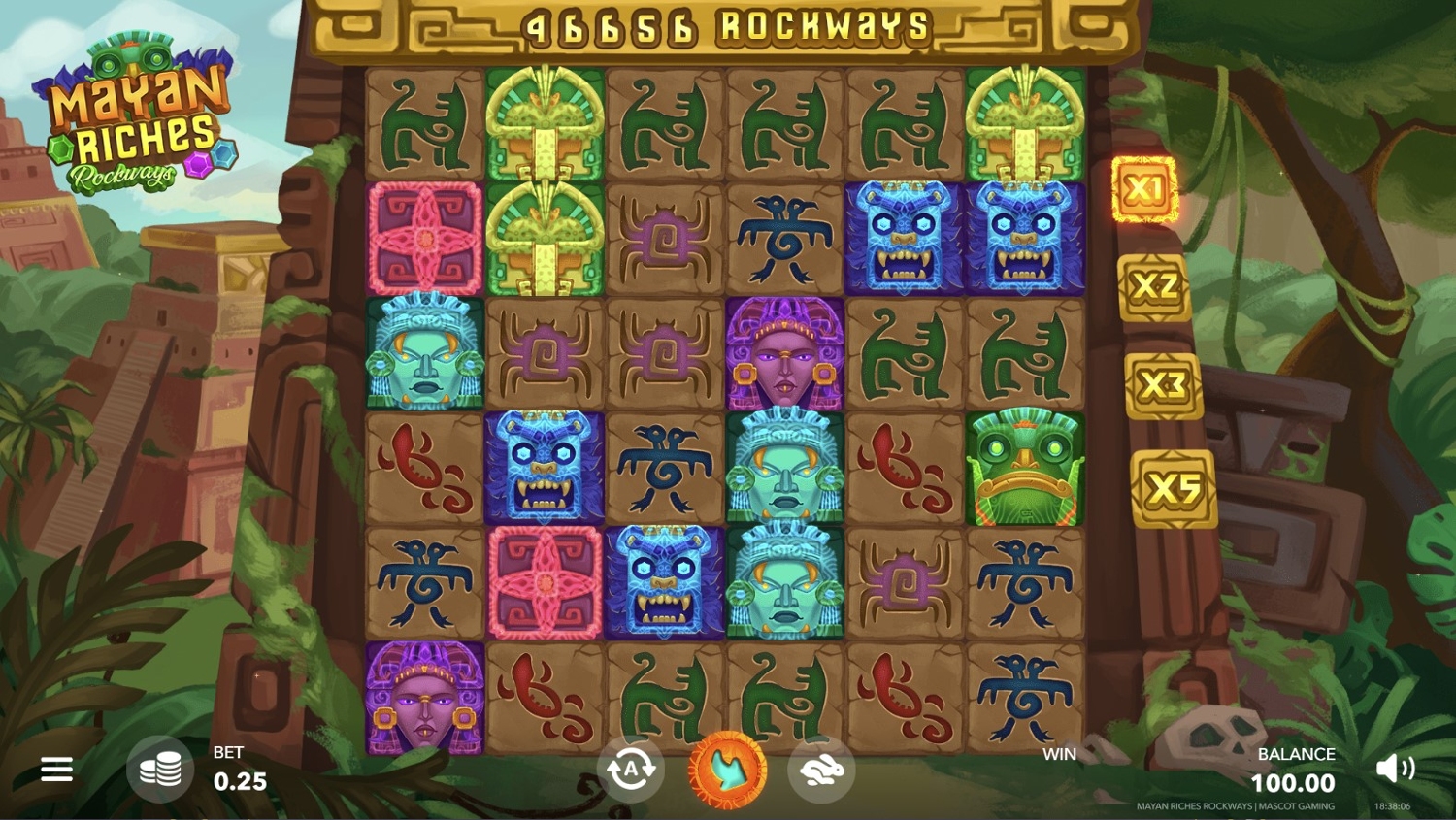Screen dimensions: 1456x820
Task: Open the hamburger menu
Action: 56,770
